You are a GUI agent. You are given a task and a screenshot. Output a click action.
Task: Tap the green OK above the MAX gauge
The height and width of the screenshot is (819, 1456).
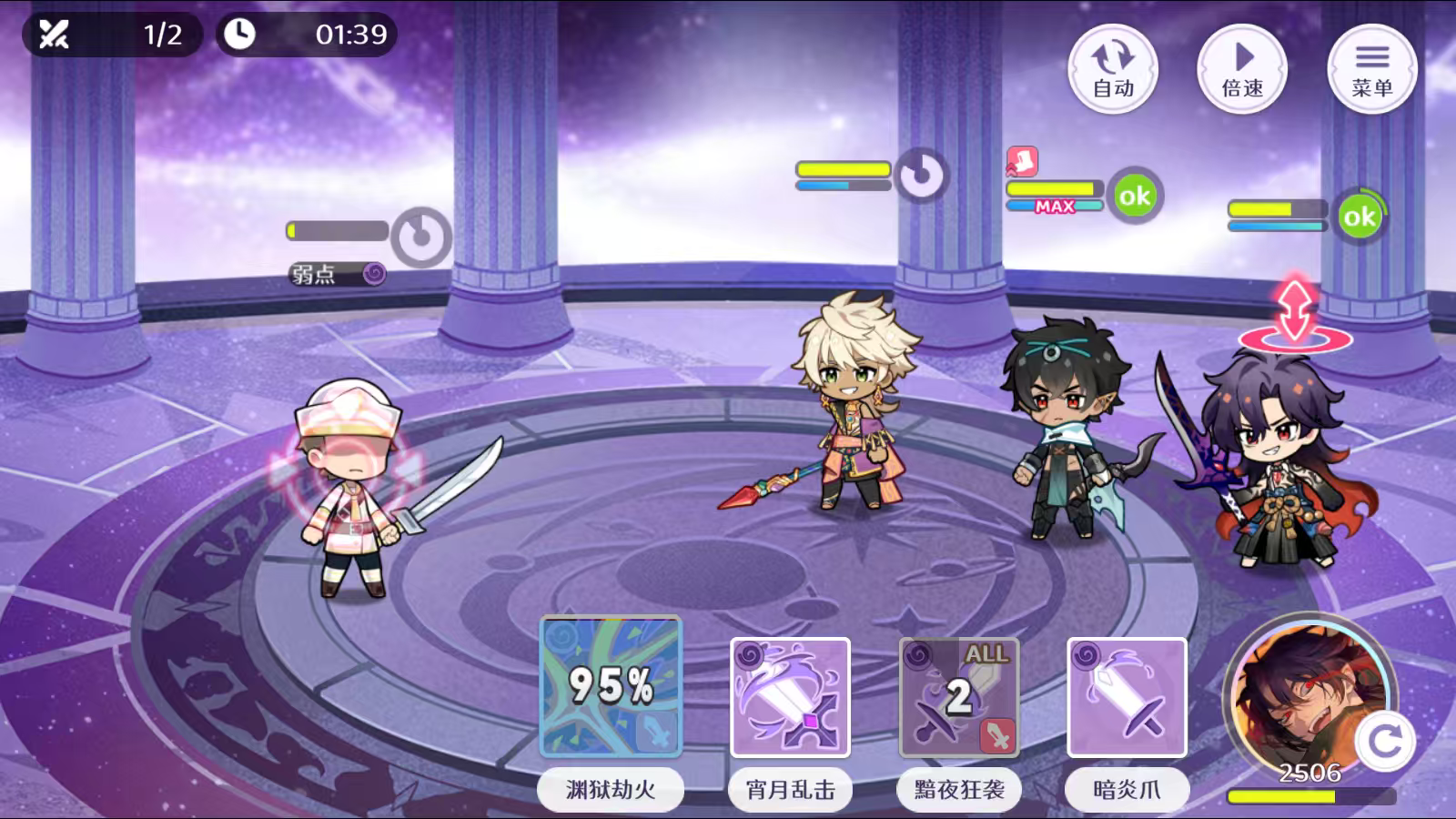pos(1134,194)
